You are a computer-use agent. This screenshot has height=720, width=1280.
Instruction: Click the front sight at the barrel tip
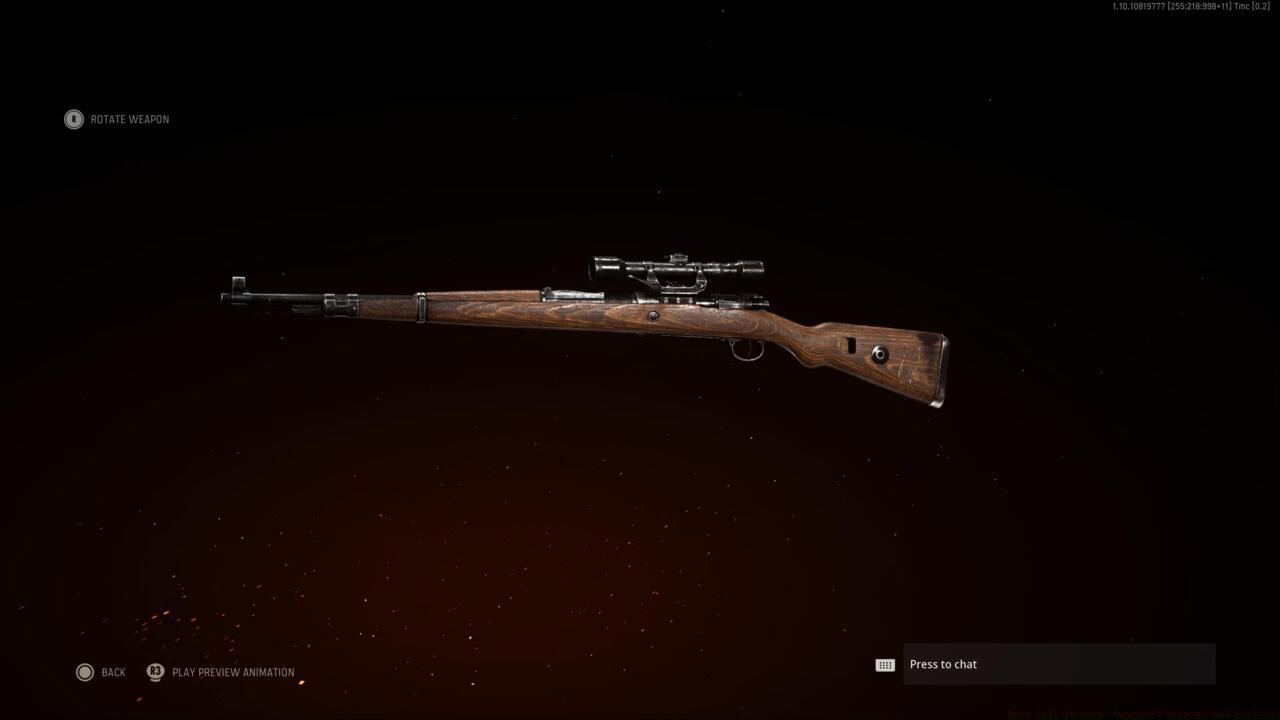pos(237,283)
